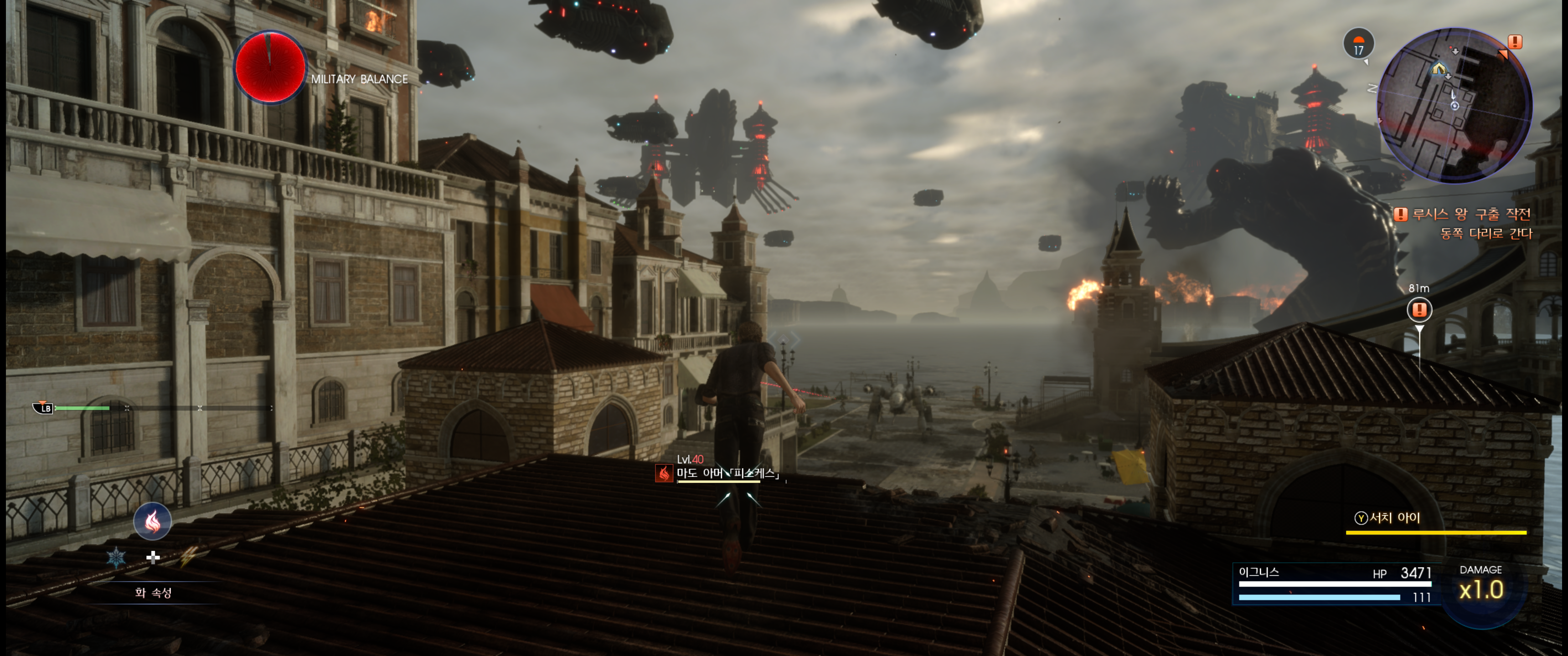Viewport: 1568px width, 656px height.
Task: Click the counter icon showing 17
Action: [1358, 44]
